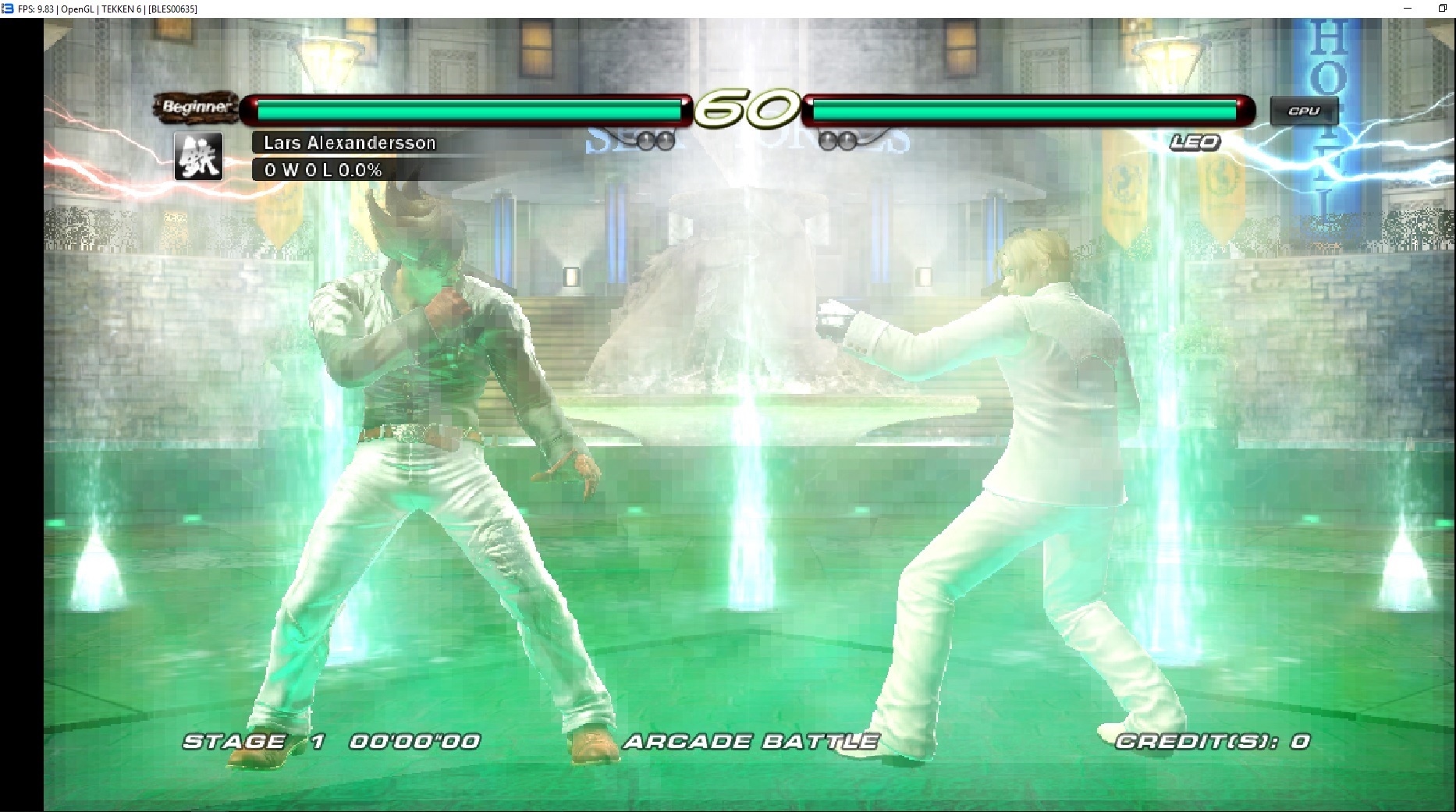The height and width of the screenshot is (812, 1456).
Task: Restore down the emulator window
Action: click(1443, 9)
